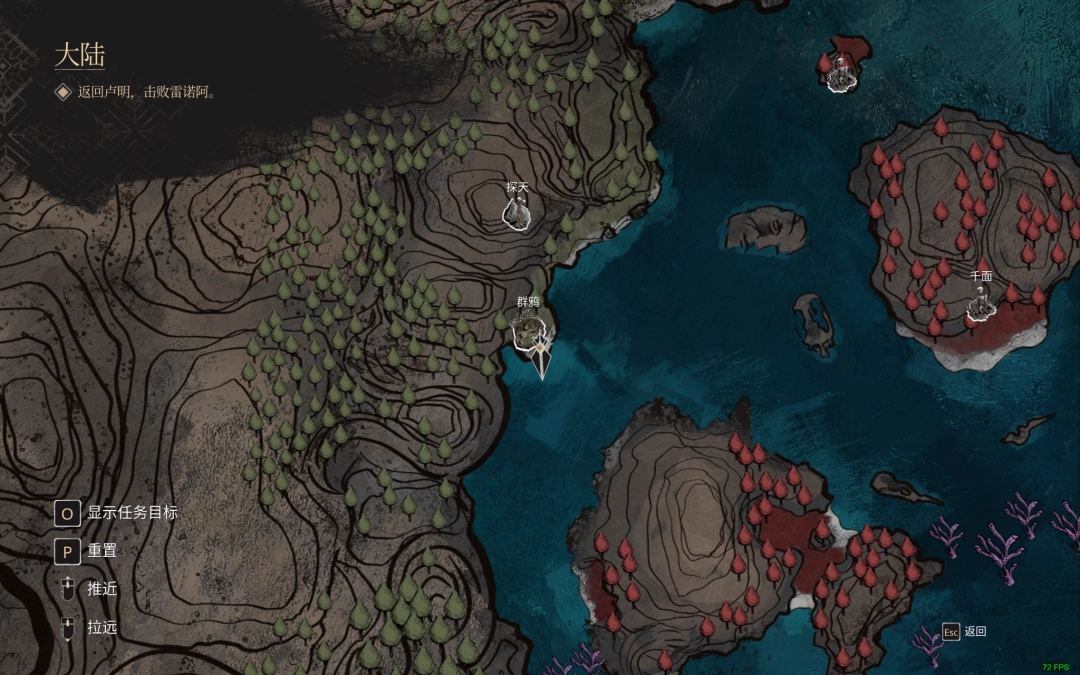Click the unlabeled marker on the small red islet
This screenshot has width=1080, height=675.
842,75
